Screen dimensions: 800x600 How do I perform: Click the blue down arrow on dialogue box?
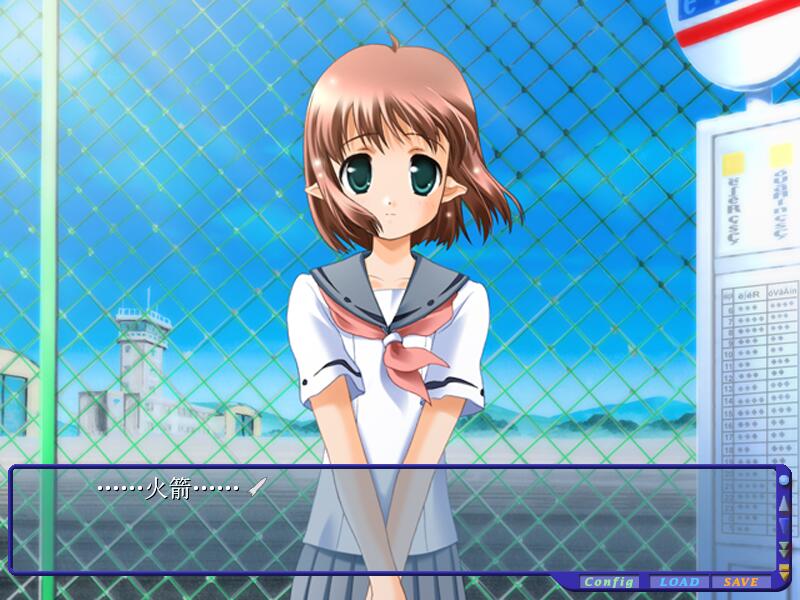pyautogui.click(x=784, y=526)
